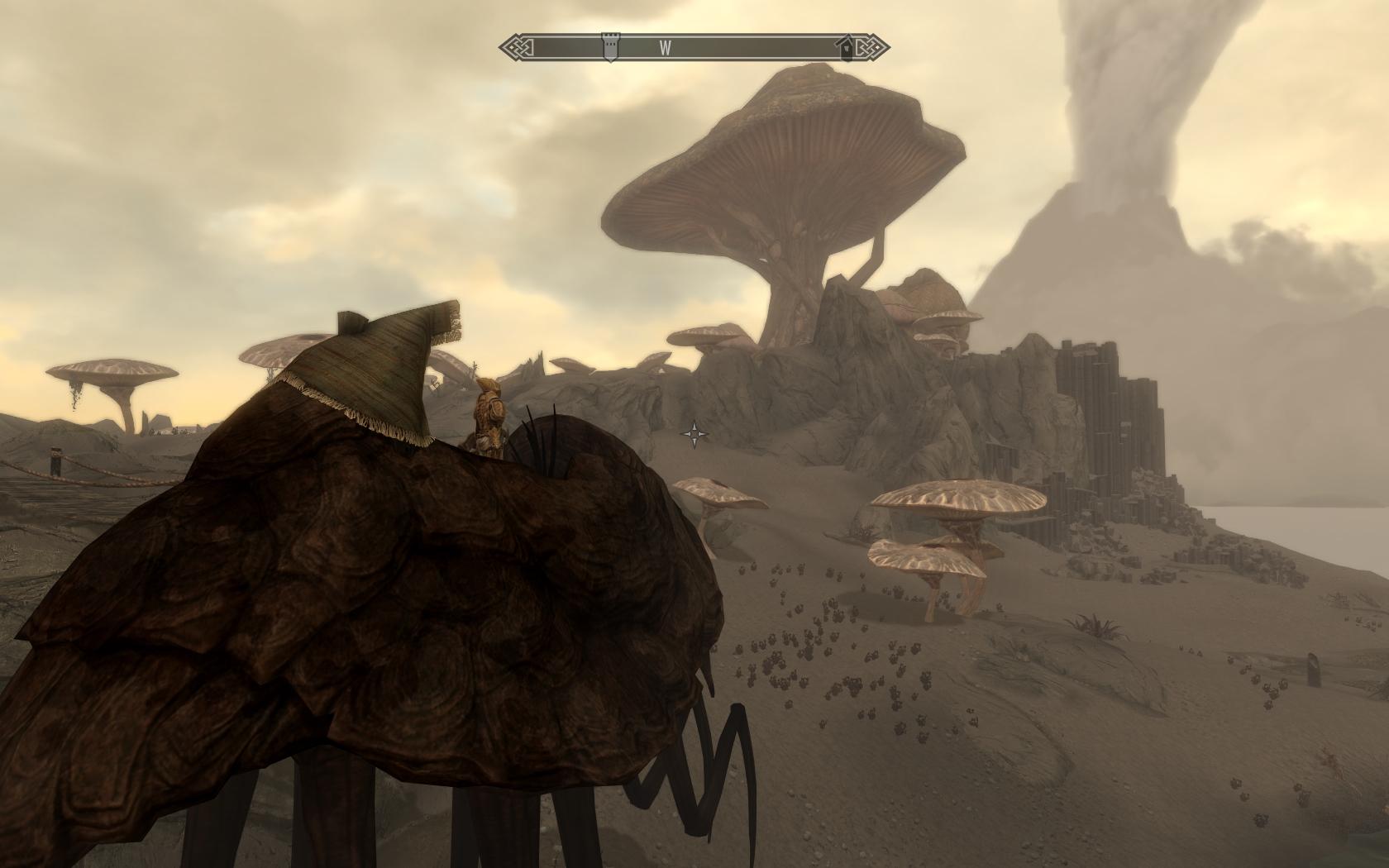Click the tower marker on the compass
Image resolution: width=1389 pixels, height=868 pixels.
point(609,46)
